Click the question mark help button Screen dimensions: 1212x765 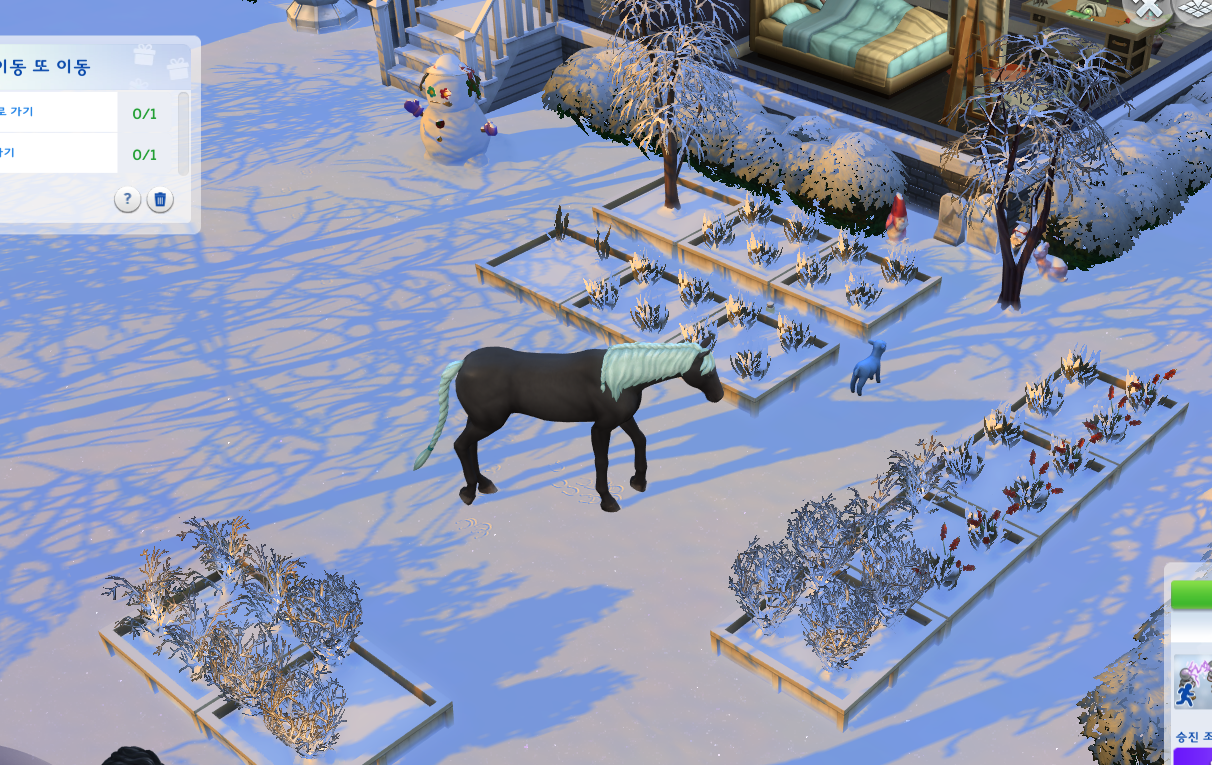coord(127,200)
